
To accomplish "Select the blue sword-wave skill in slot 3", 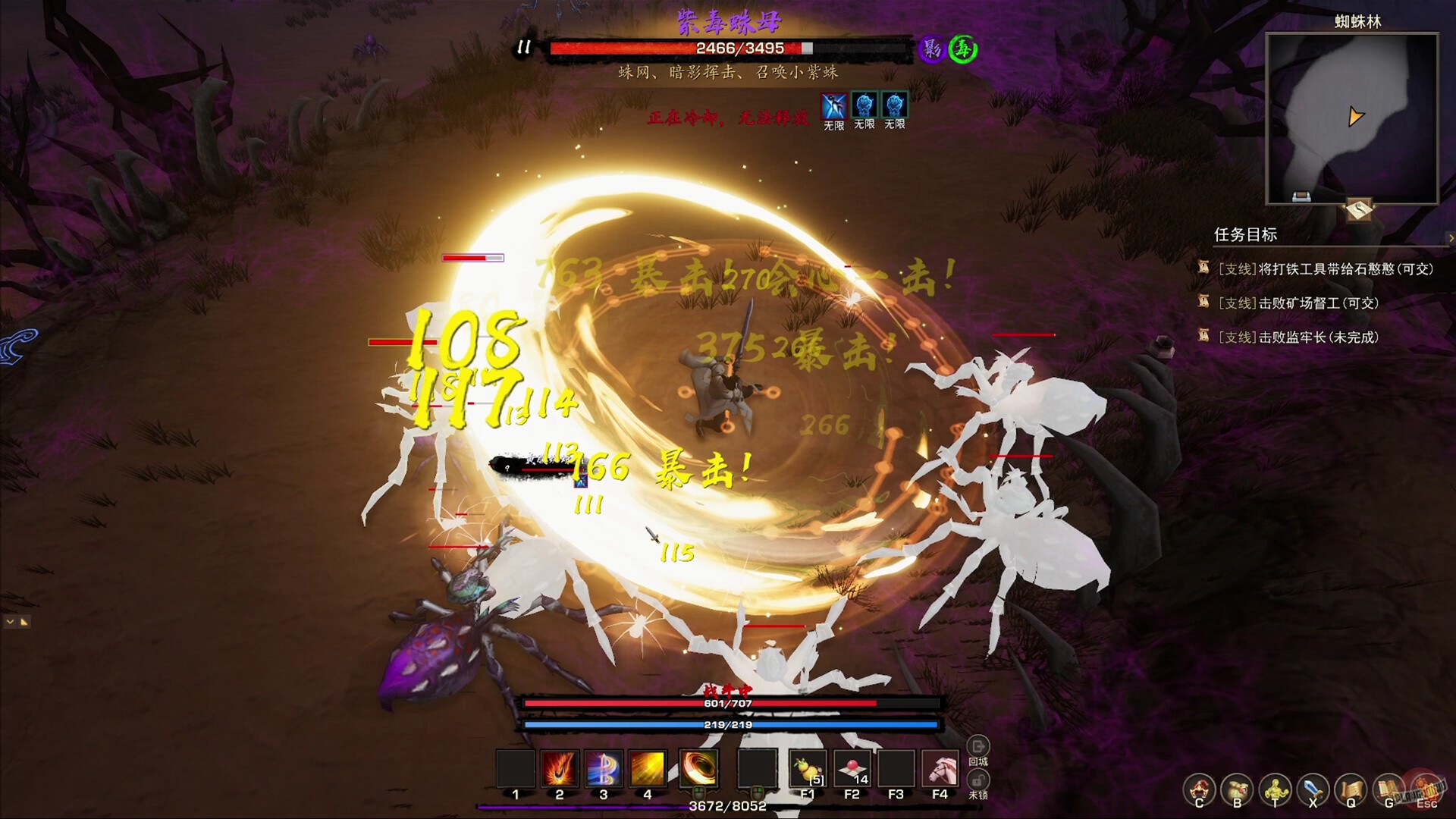I will 604,767.
